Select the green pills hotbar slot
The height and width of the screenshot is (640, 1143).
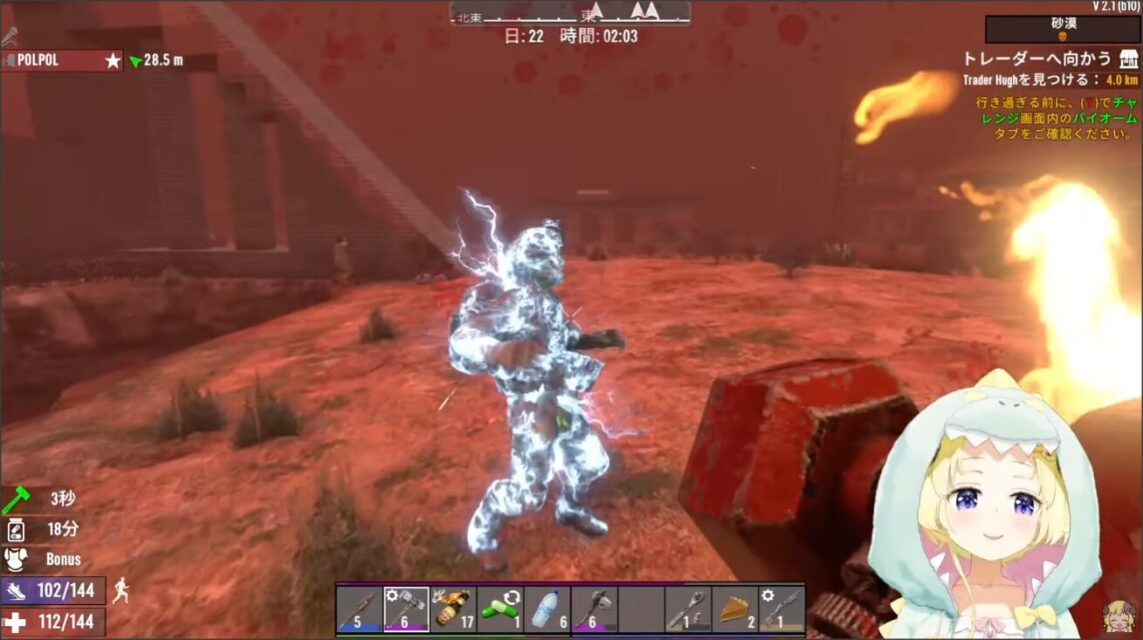click(500, 608)
